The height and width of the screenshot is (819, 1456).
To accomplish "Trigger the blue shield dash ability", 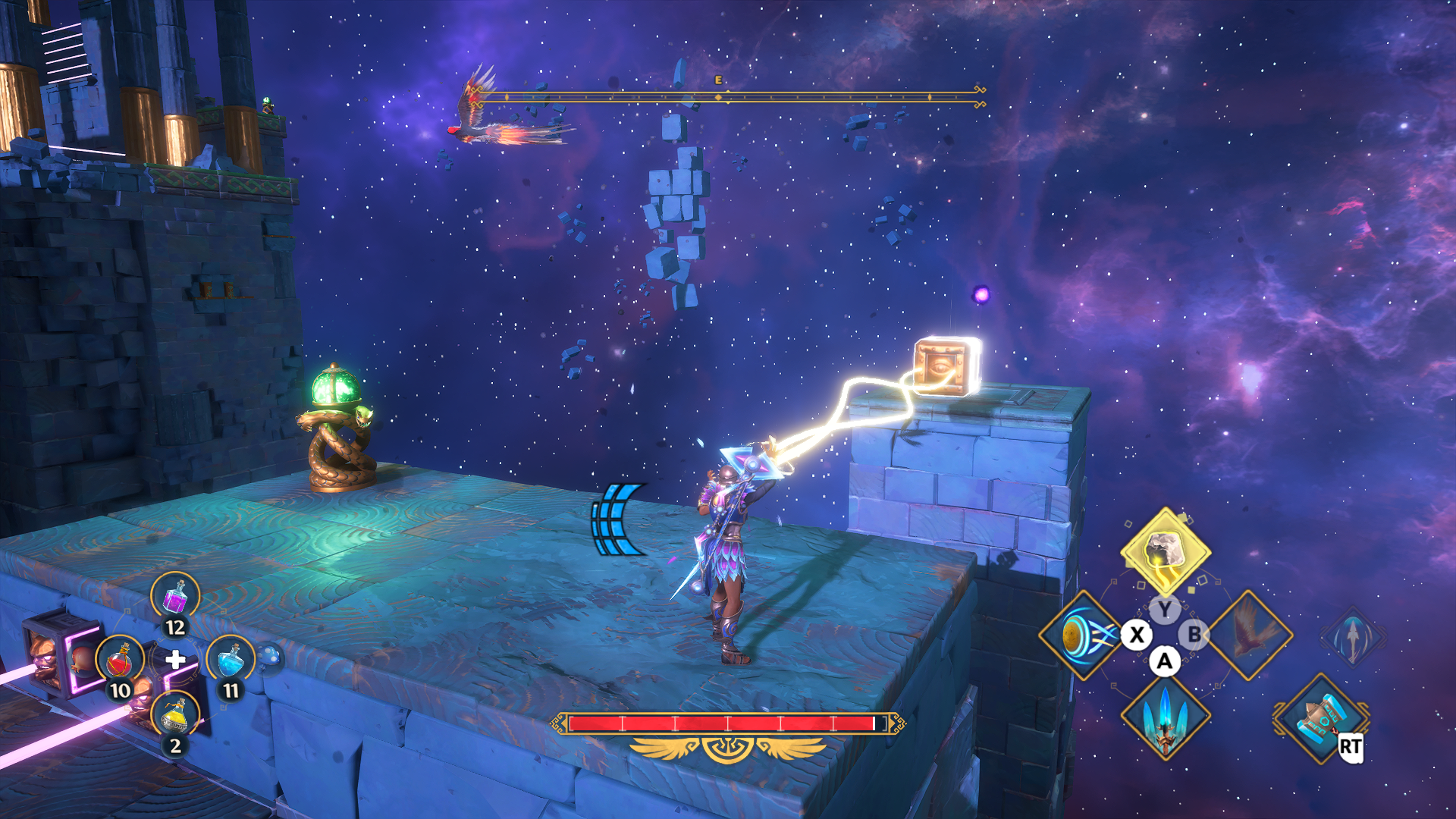I will point(1081,635).
